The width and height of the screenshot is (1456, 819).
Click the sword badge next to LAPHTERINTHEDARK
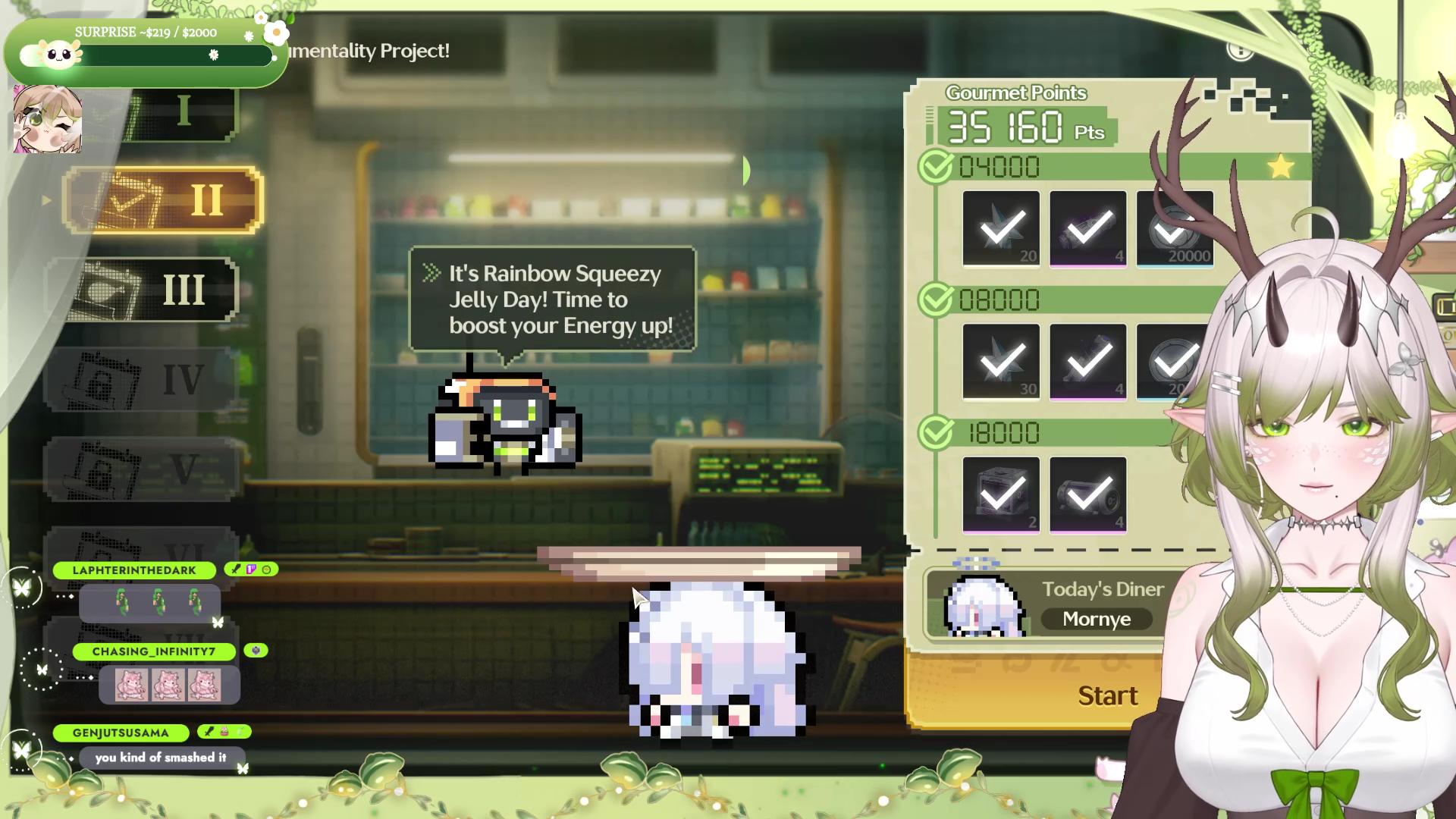click(234, 570)
